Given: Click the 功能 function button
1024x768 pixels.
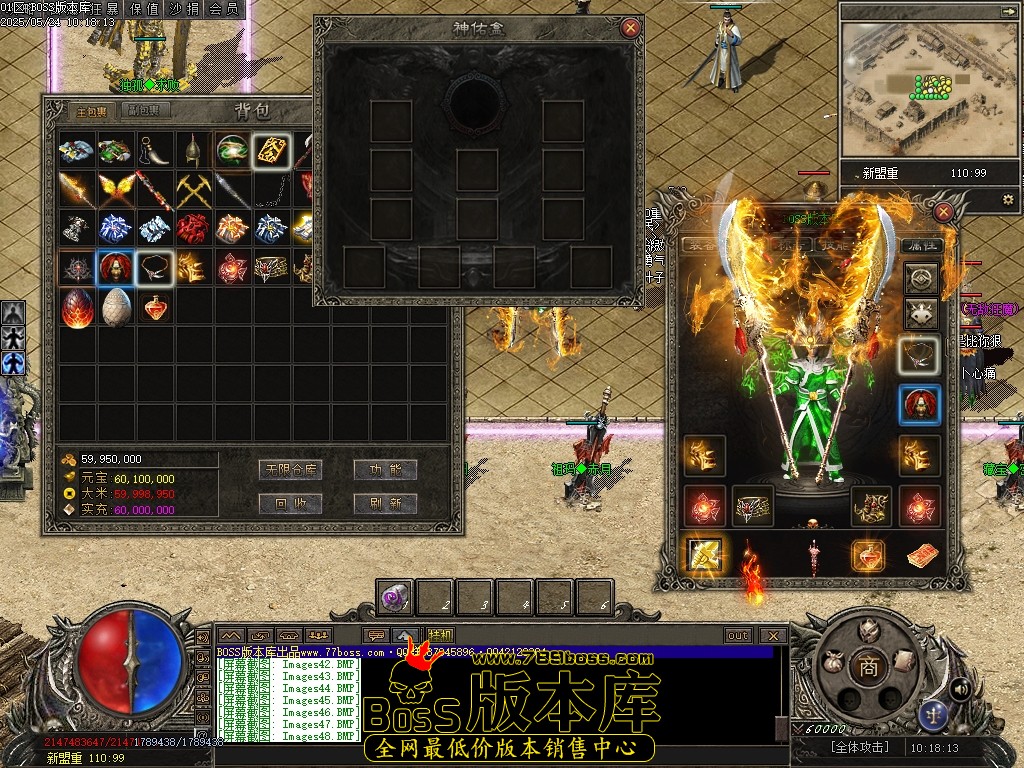Looking at the screenshot, I should point(385,469).
